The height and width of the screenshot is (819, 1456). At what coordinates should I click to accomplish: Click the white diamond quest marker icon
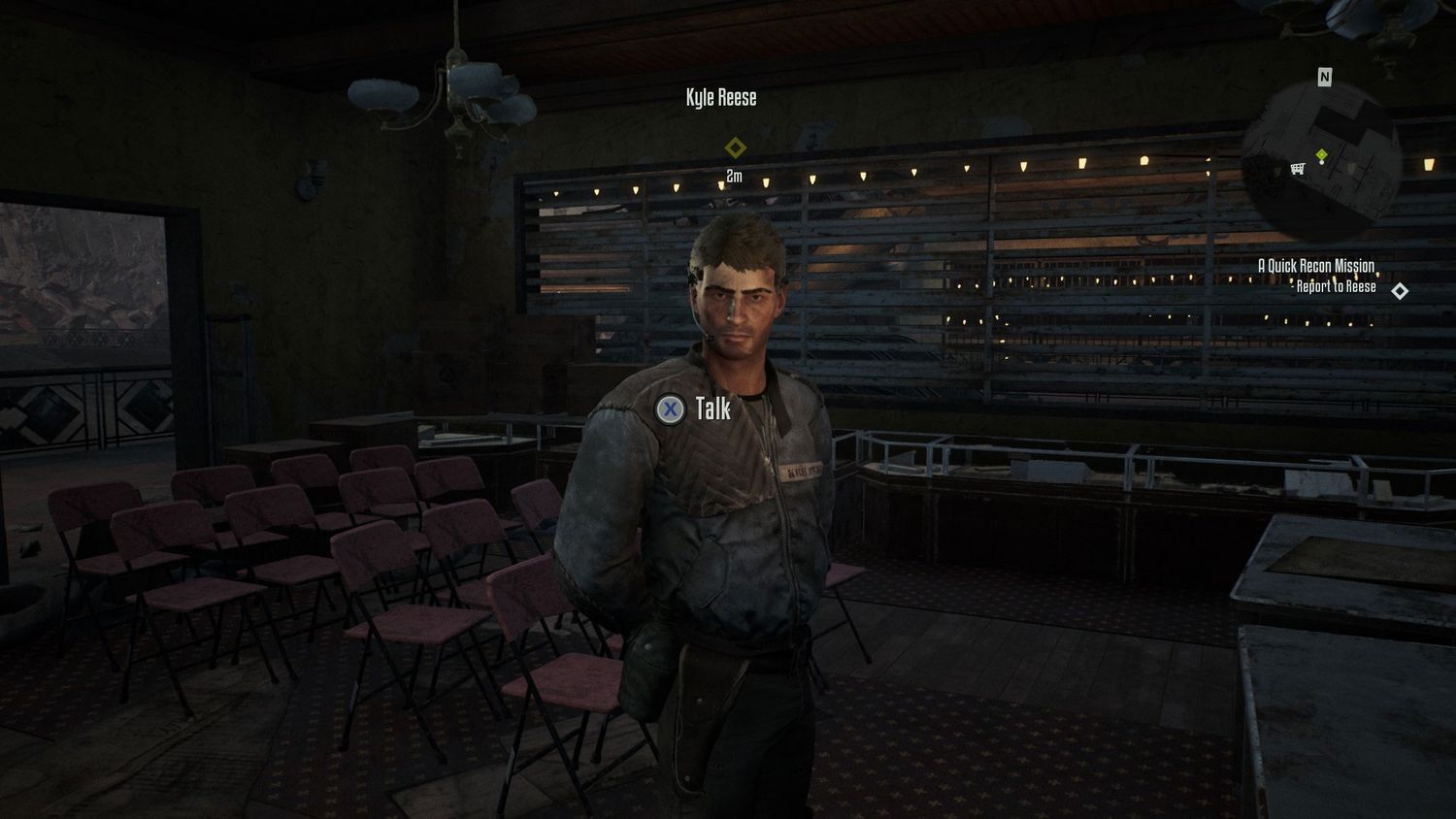click(x=1399, y=290)
